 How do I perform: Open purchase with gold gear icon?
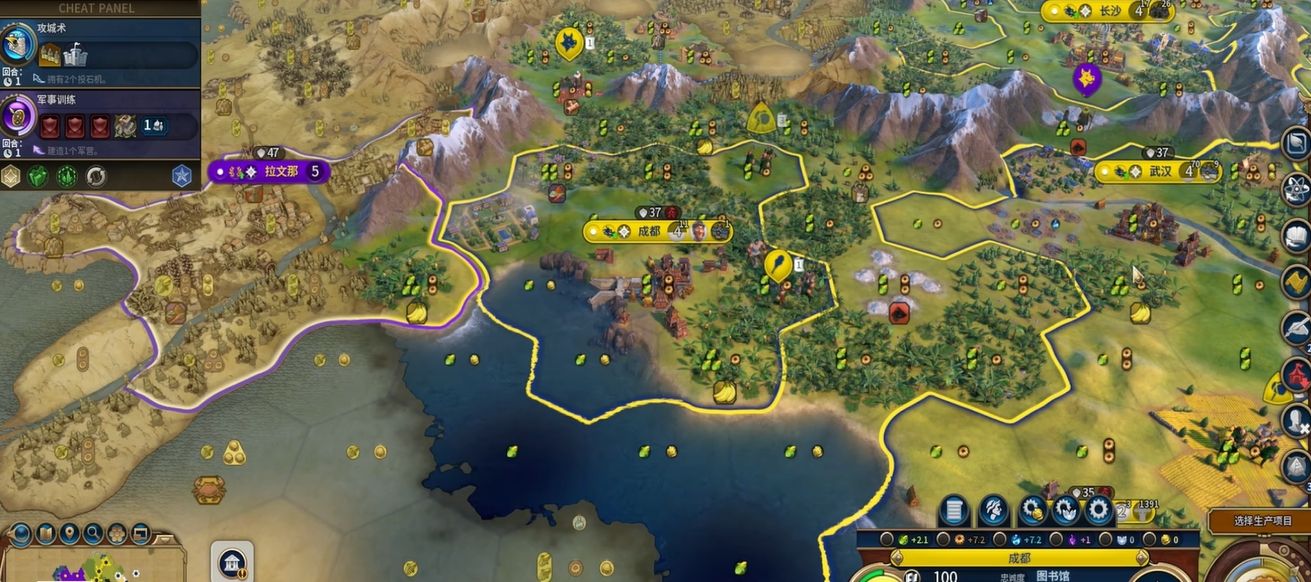click(1033, 511)
